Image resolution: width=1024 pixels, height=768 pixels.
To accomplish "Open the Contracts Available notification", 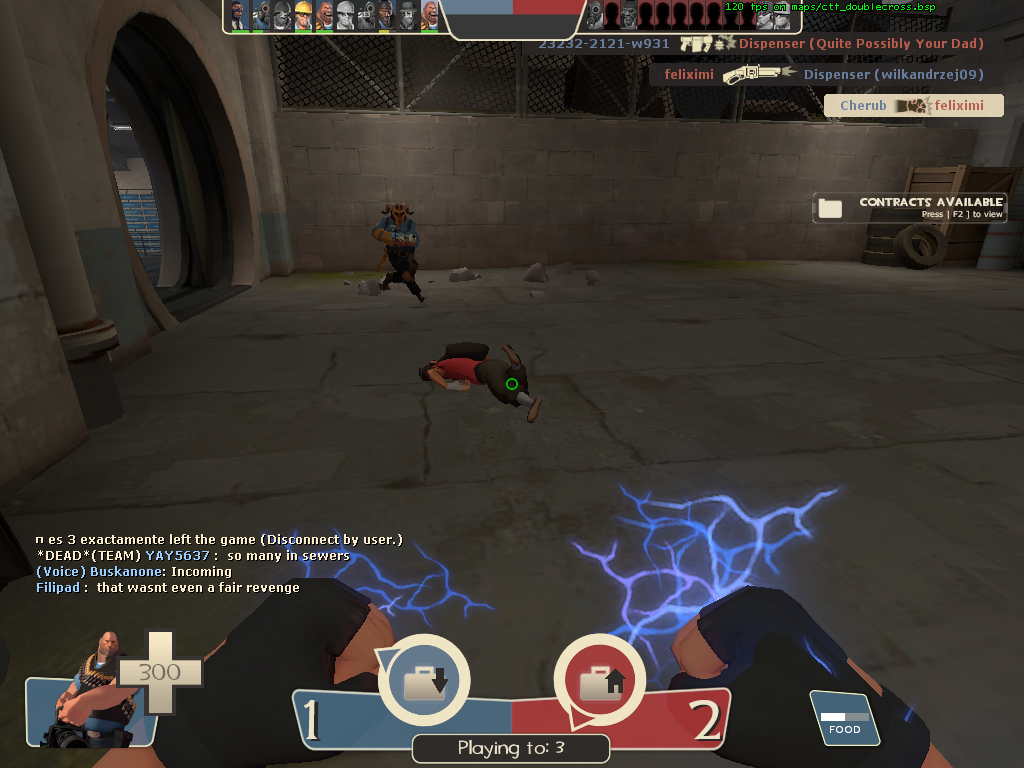I will point(909,207).
